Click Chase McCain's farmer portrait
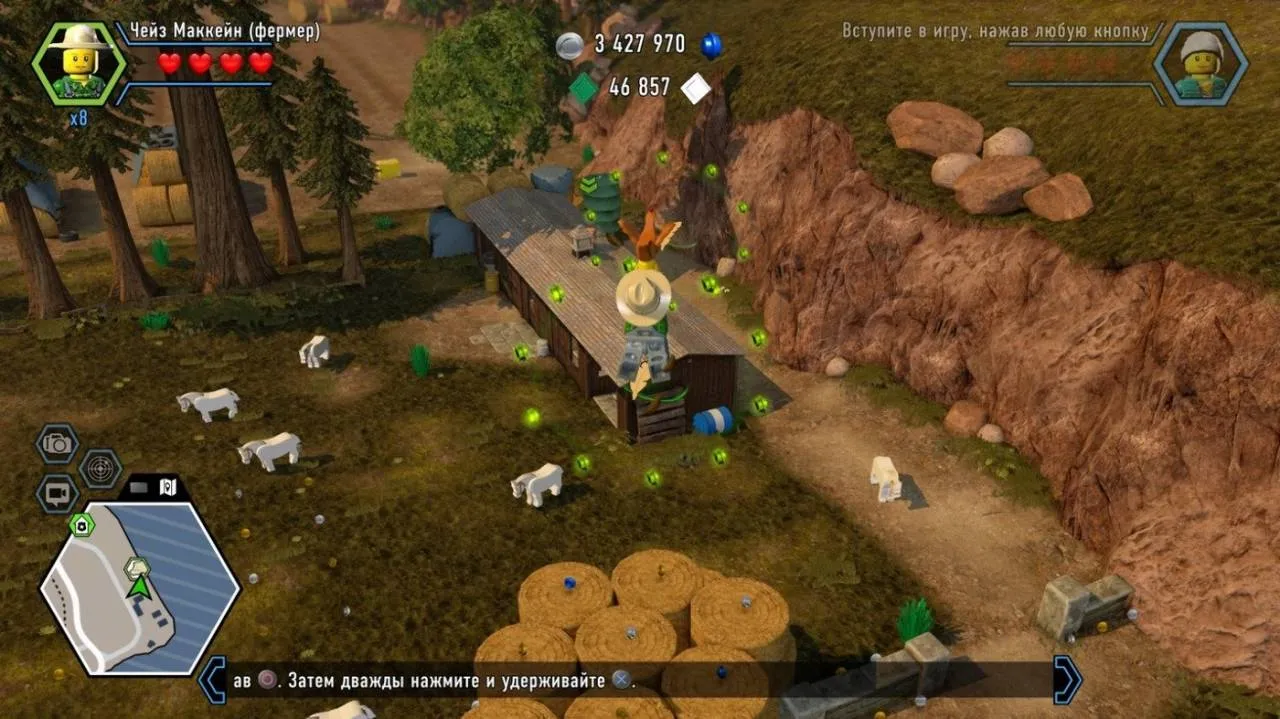Screen dimensions: 1280x719 [x=79, y=64]
